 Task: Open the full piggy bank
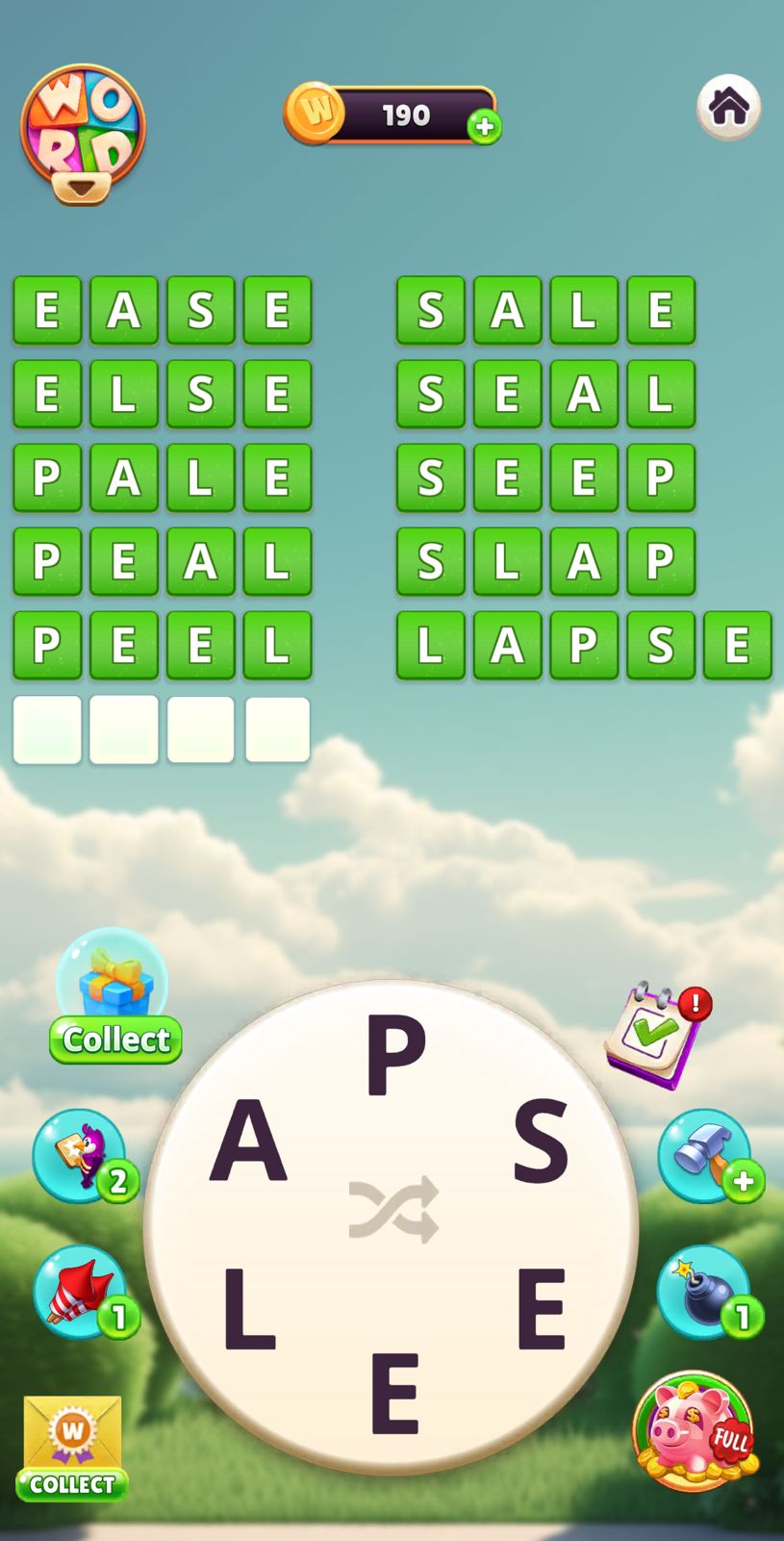pyautogui.click(x=695, y=1429)
